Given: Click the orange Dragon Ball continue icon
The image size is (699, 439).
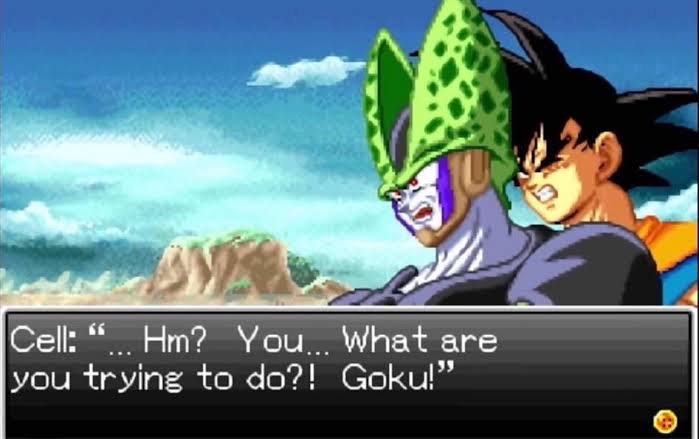Looking at the screenshot, I should [x=662, y=419].
